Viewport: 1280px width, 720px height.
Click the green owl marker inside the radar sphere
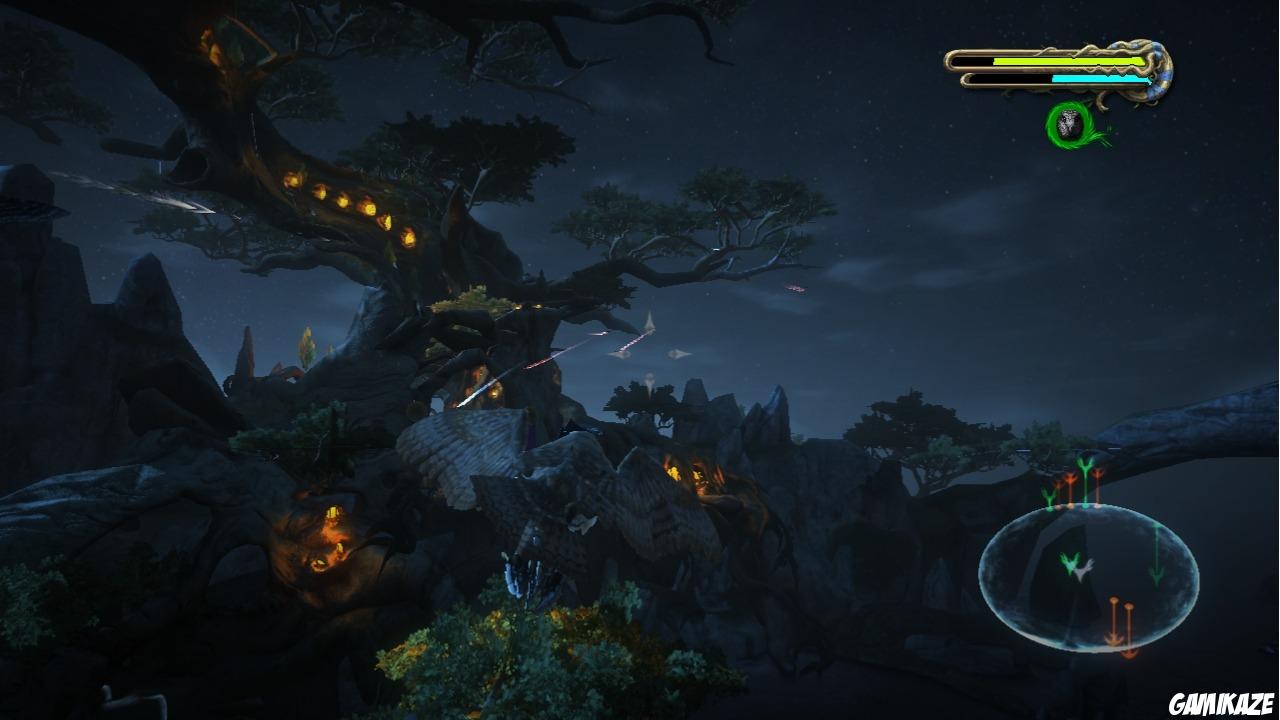point(1070,563)
